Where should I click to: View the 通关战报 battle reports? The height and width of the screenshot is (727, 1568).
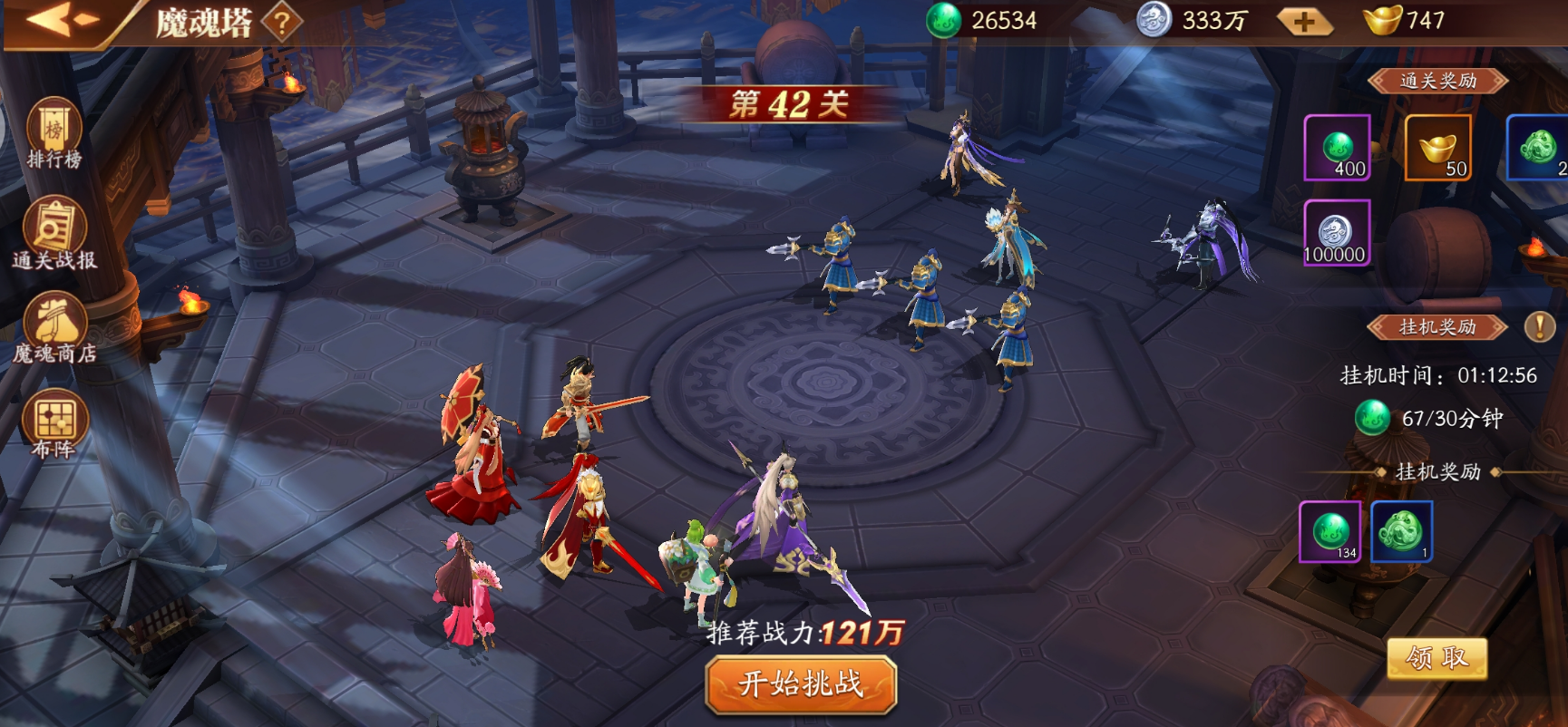54,234
